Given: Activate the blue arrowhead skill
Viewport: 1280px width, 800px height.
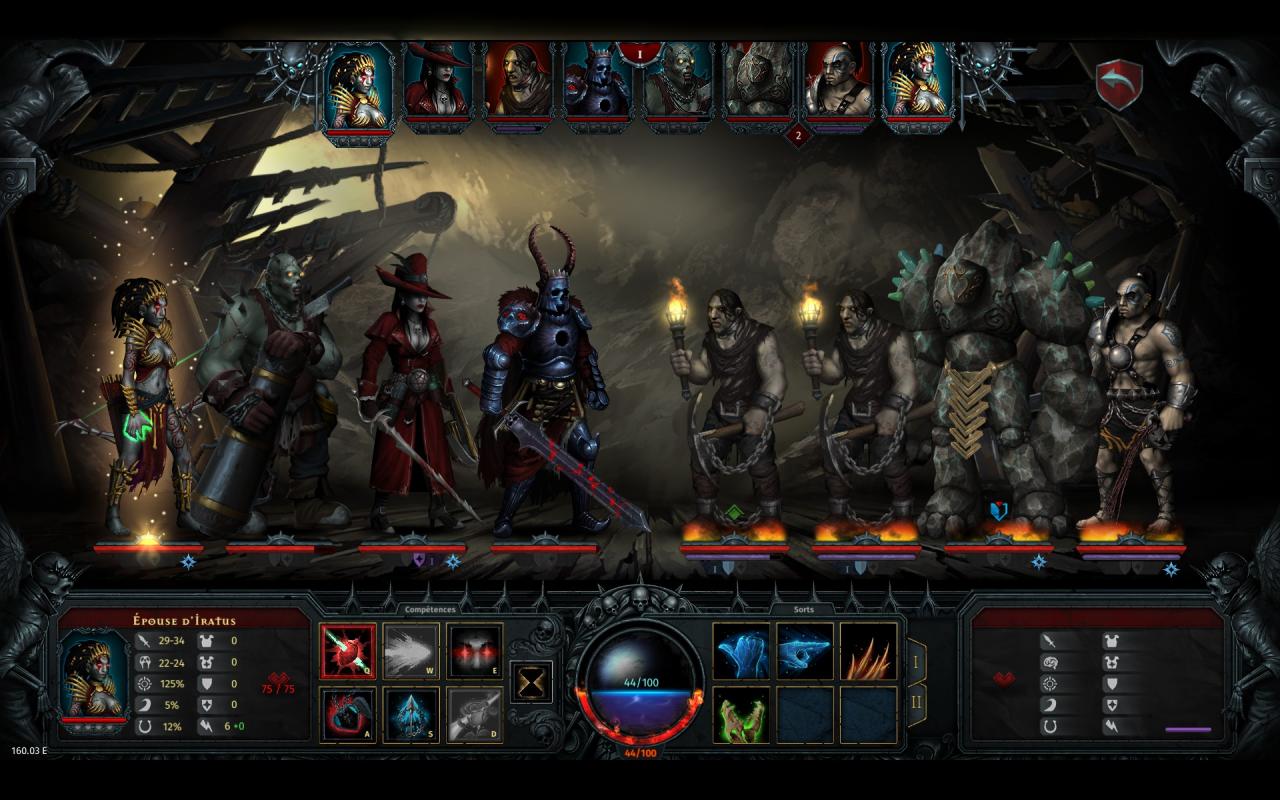Looking at the screenshot, I should [x=411, y=714].
